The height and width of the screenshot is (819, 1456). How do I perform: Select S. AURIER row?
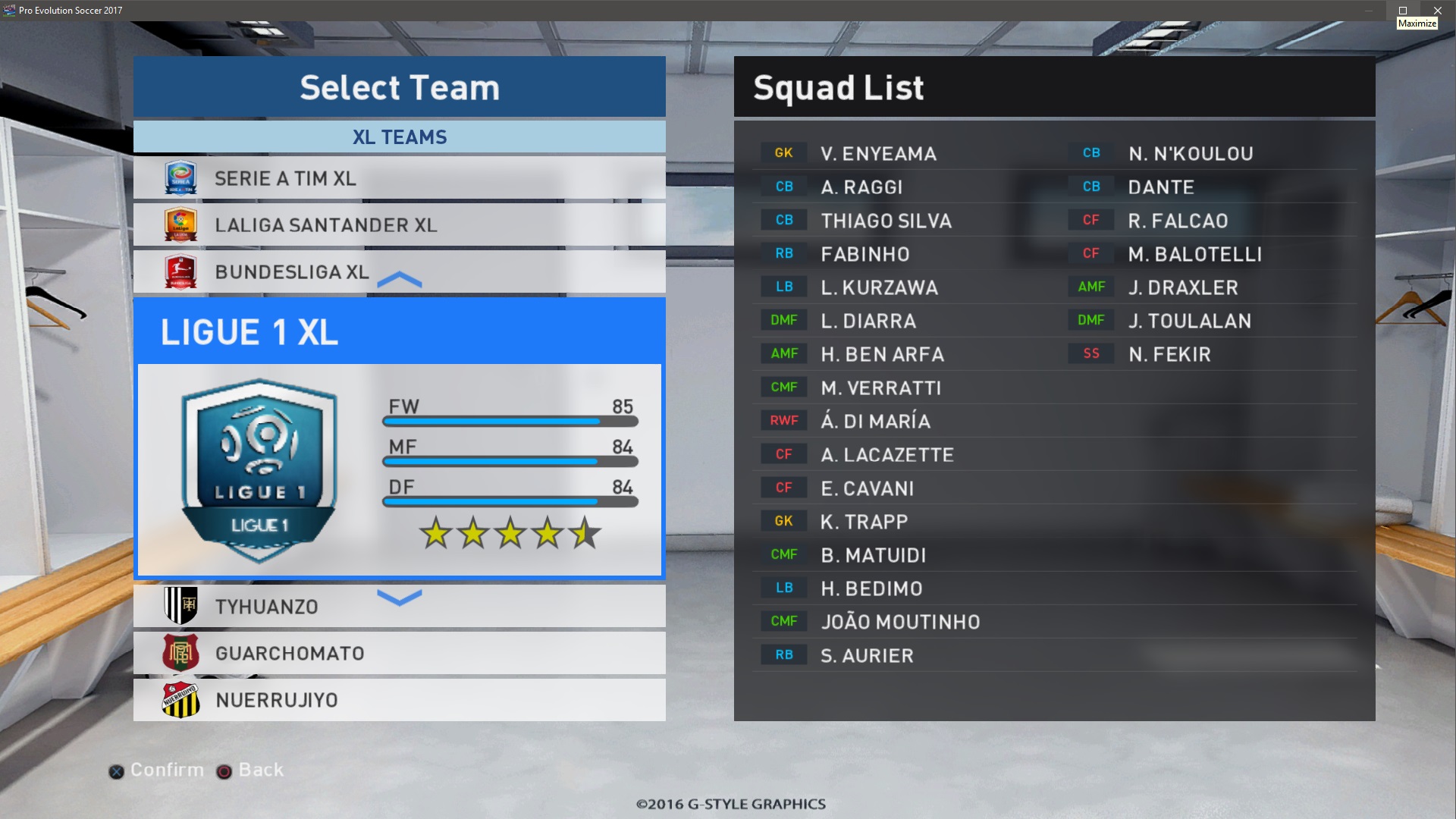[x=867, y=656]
